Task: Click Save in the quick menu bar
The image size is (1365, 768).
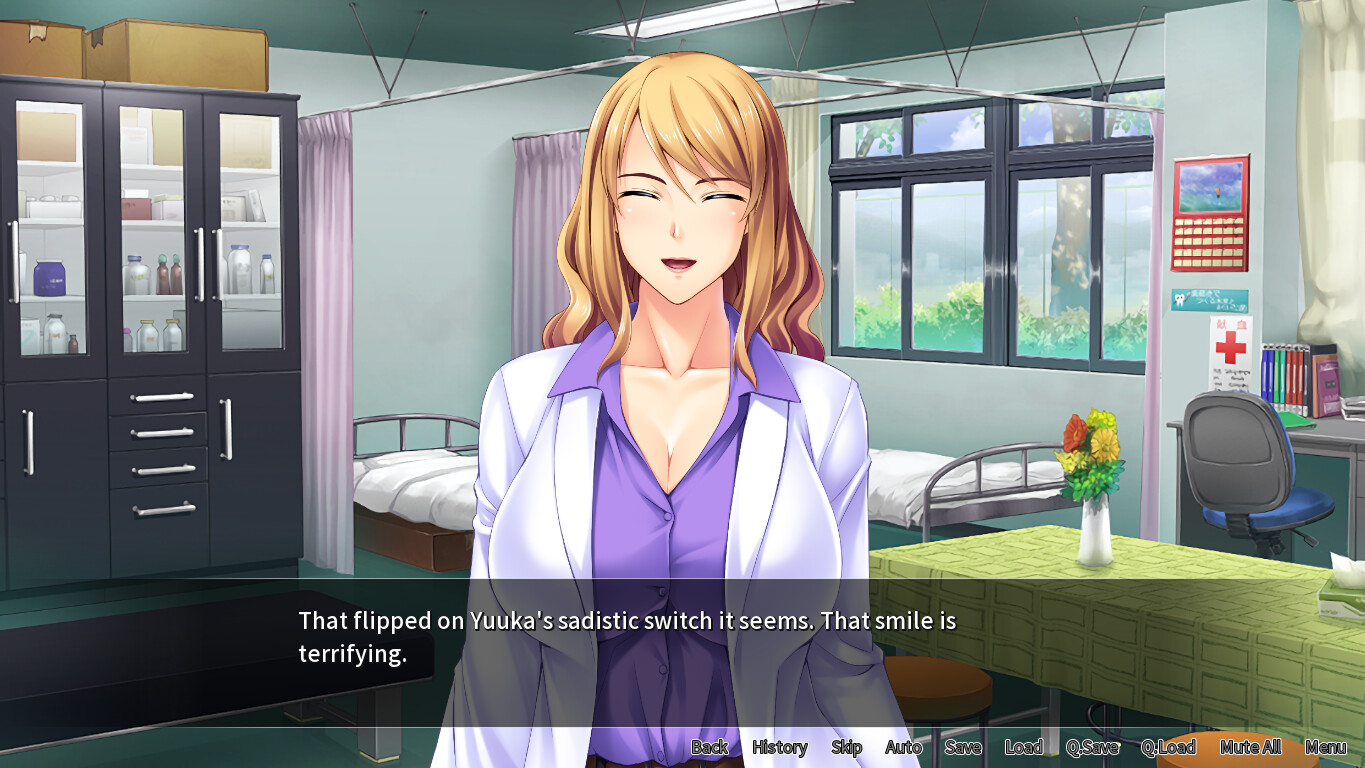Action: coord(962,747)
